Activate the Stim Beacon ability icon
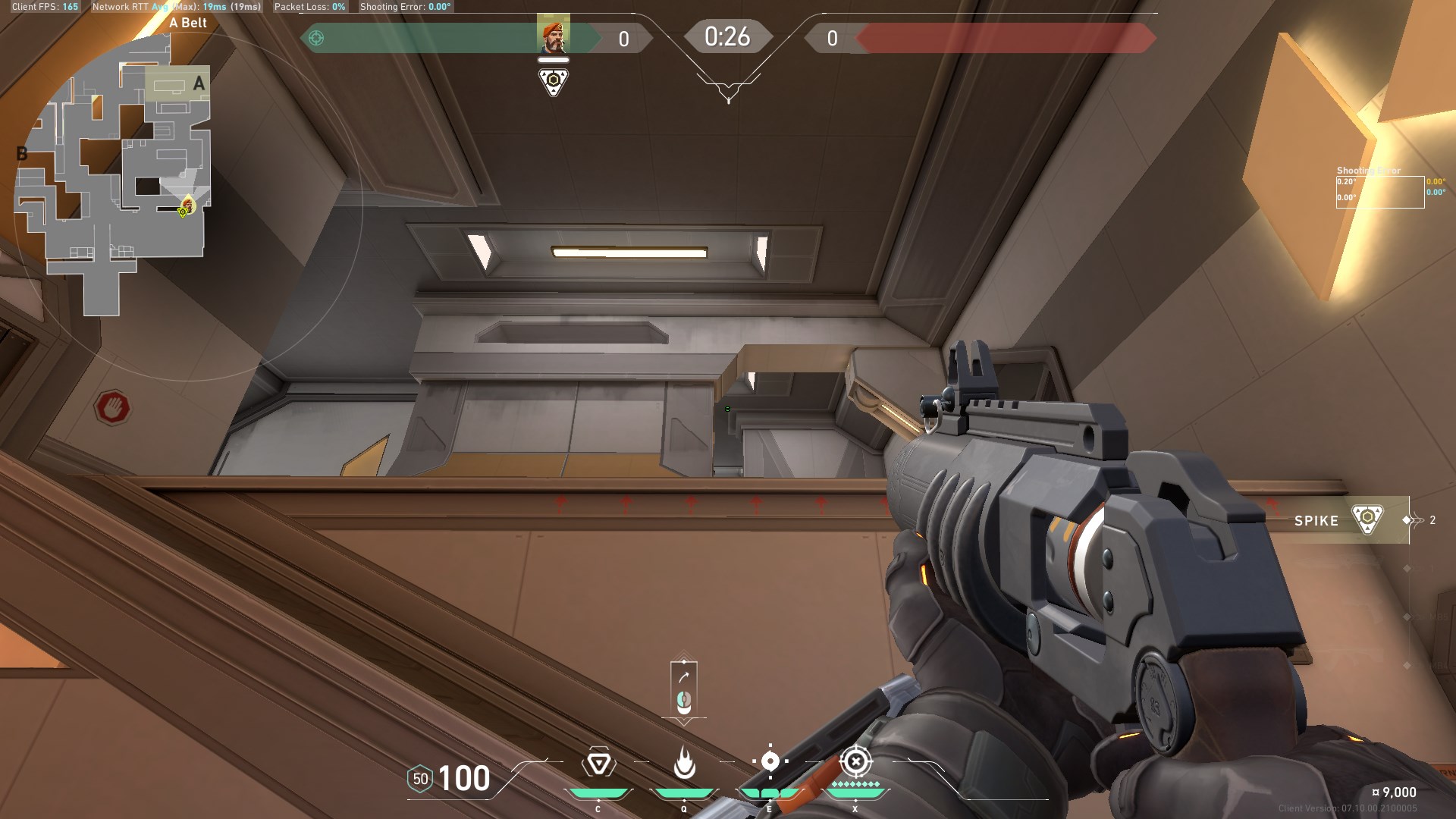Viewport: 1456px width, 819px height. pyautogui.click(x=598, y=763)
